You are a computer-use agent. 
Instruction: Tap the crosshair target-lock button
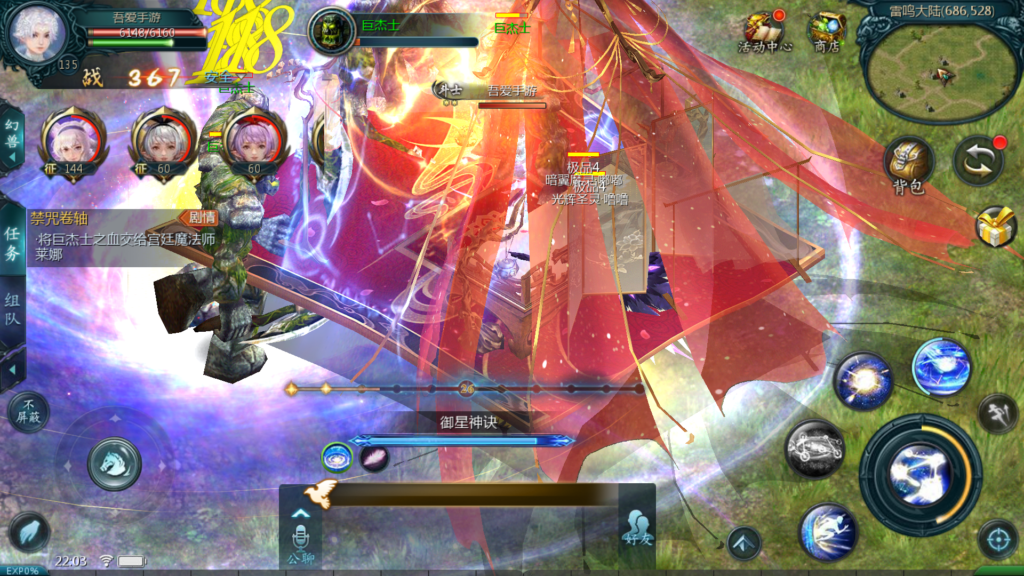tap(996, 538)
